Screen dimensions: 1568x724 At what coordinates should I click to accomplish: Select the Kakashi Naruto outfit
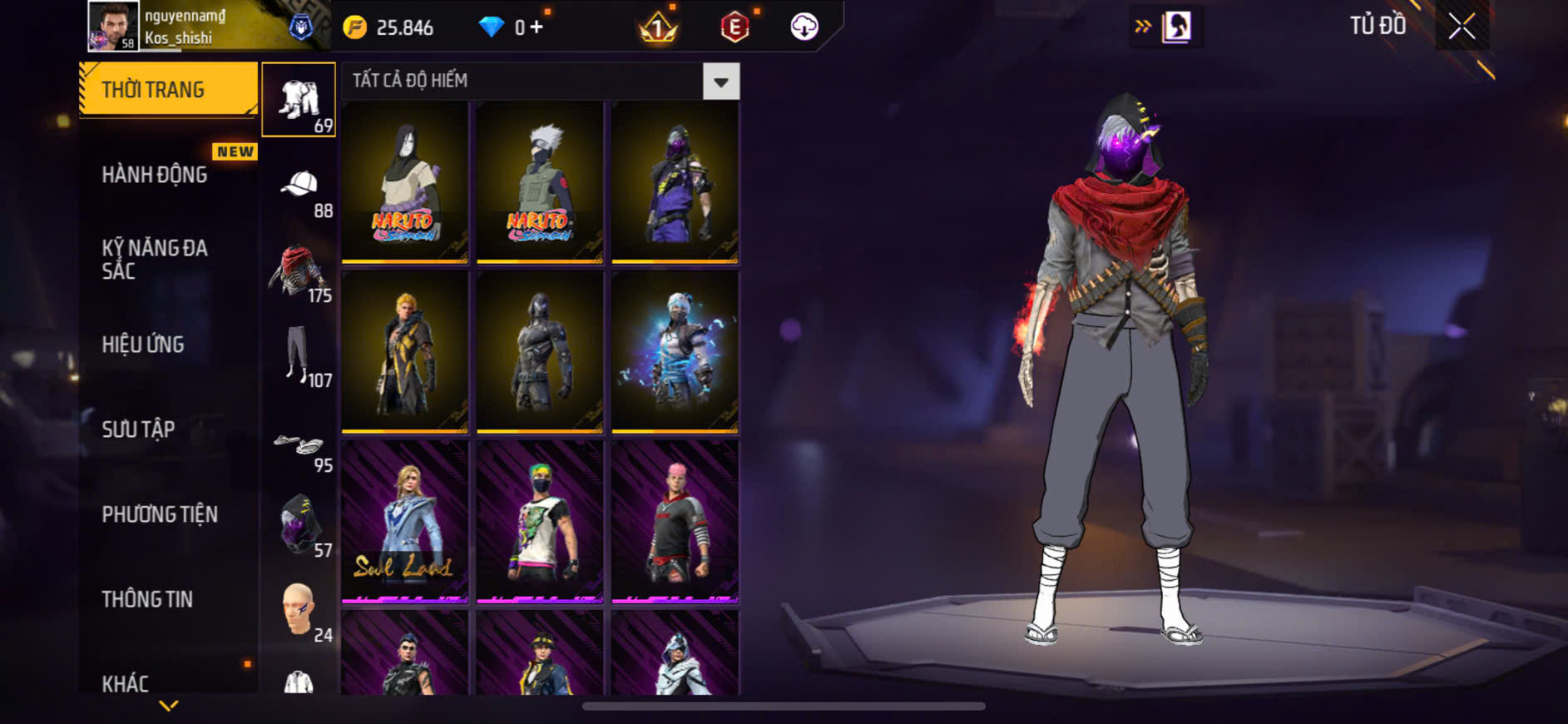coord(540,182)
